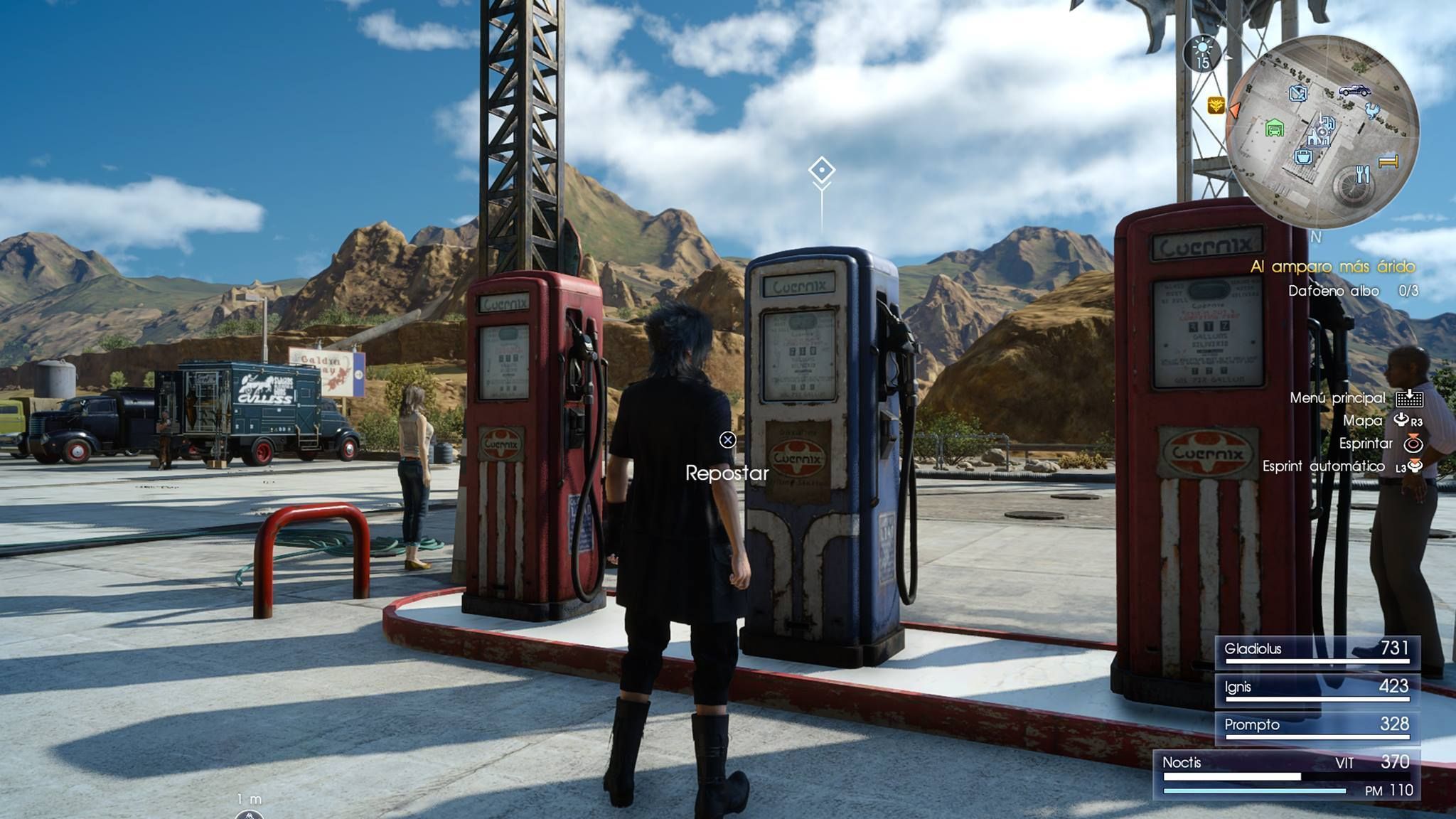Select the chocobo marker on the minimap
The image size is (1456, 819).
click(1372, 109)
